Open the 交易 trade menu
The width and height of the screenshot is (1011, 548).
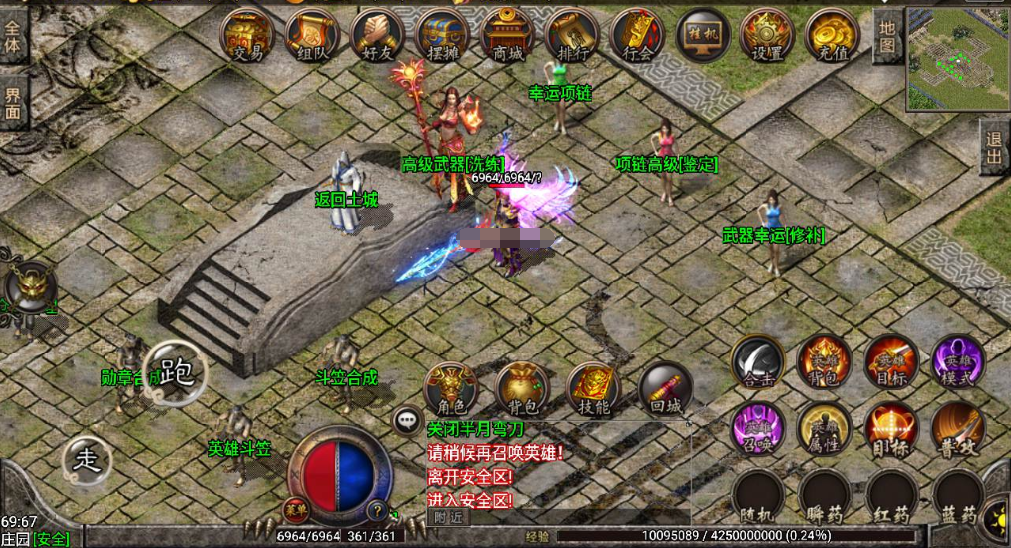247,36
